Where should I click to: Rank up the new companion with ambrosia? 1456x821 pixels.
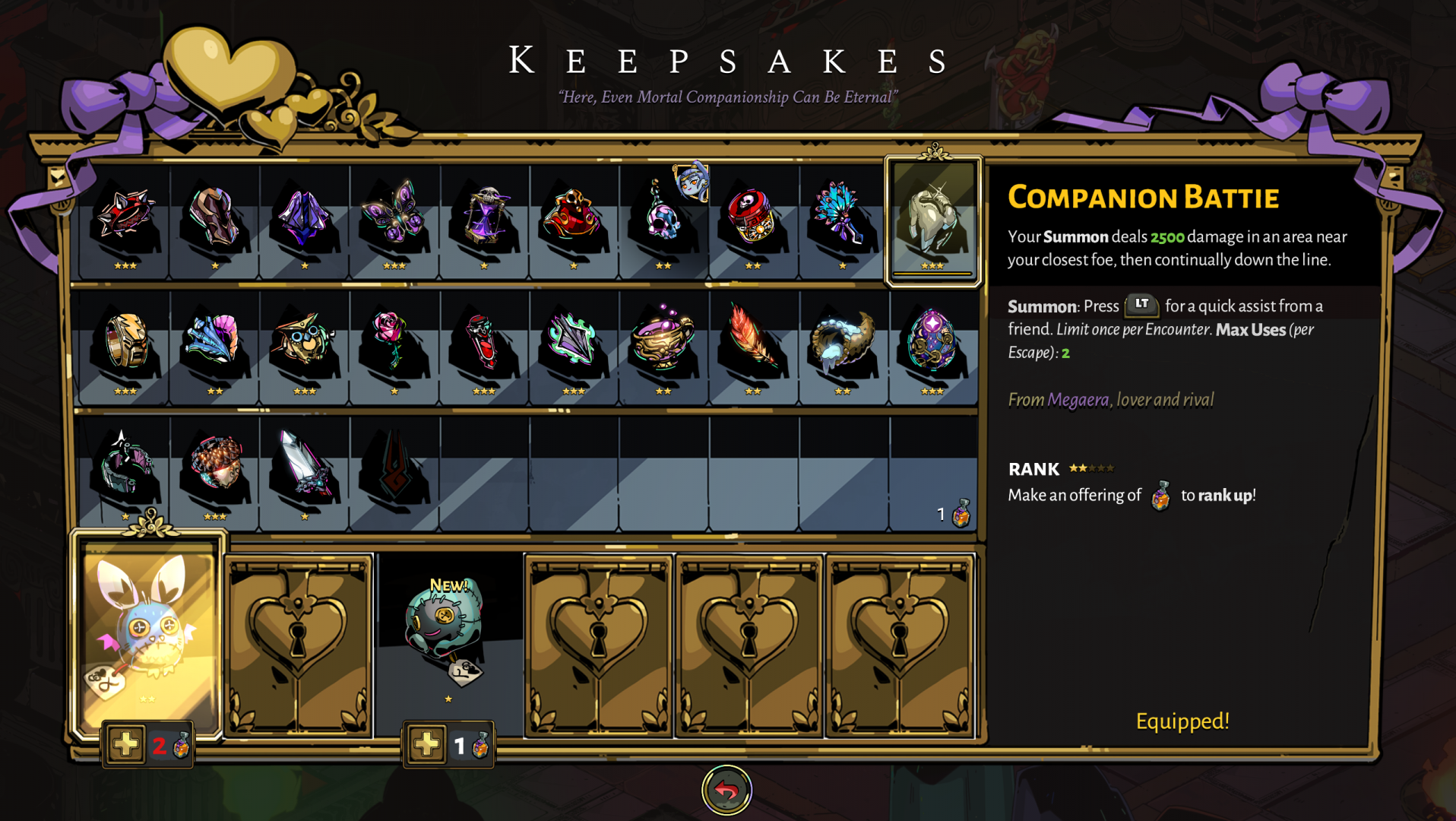pos(427,745)
